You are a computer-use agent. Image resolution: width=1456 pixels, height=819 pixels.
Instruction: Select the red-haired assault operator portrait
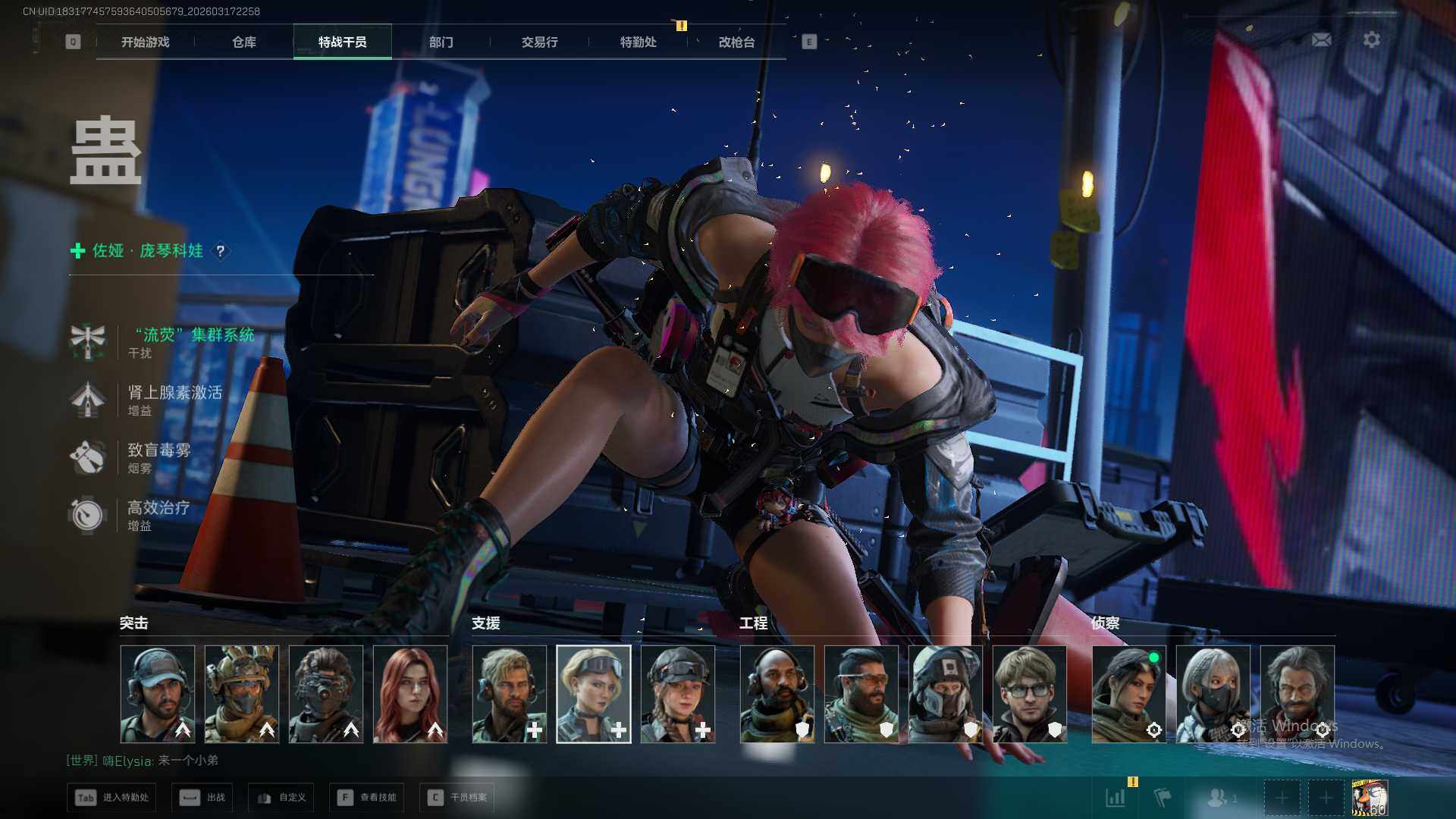click(x=410, y=694)
